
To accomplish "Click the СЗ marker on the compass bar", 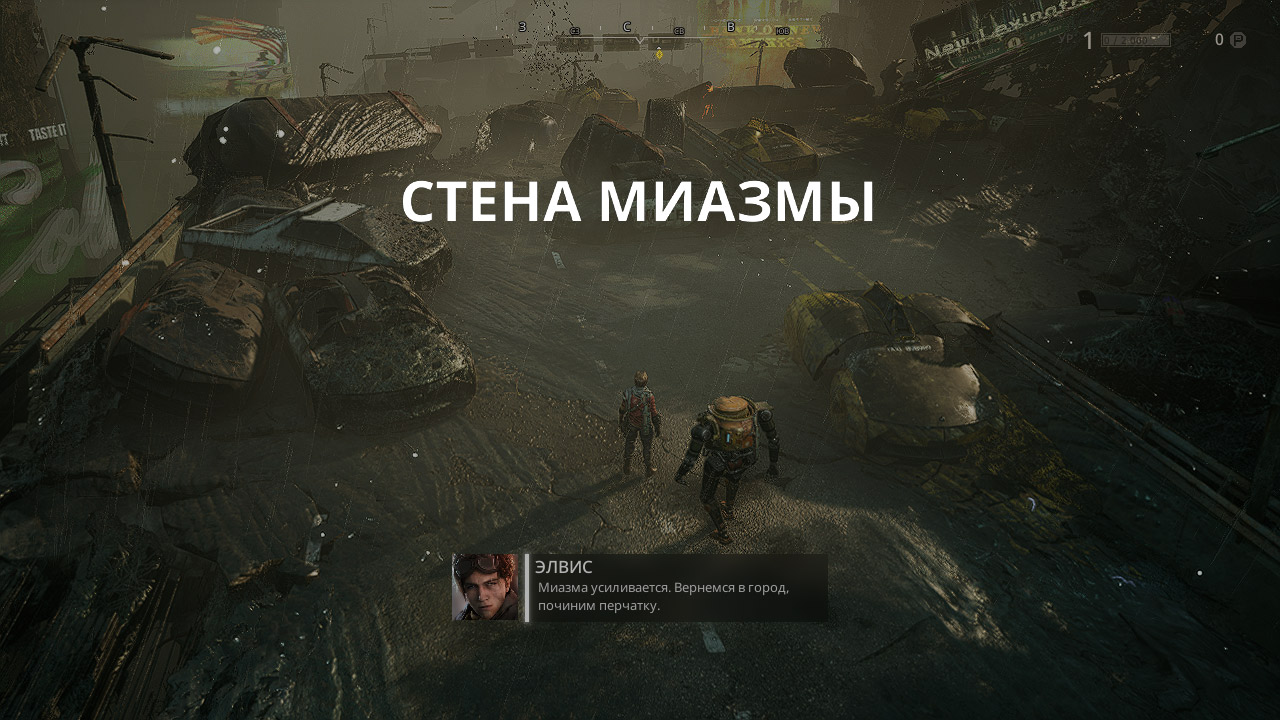I will (x=575, y=31).
